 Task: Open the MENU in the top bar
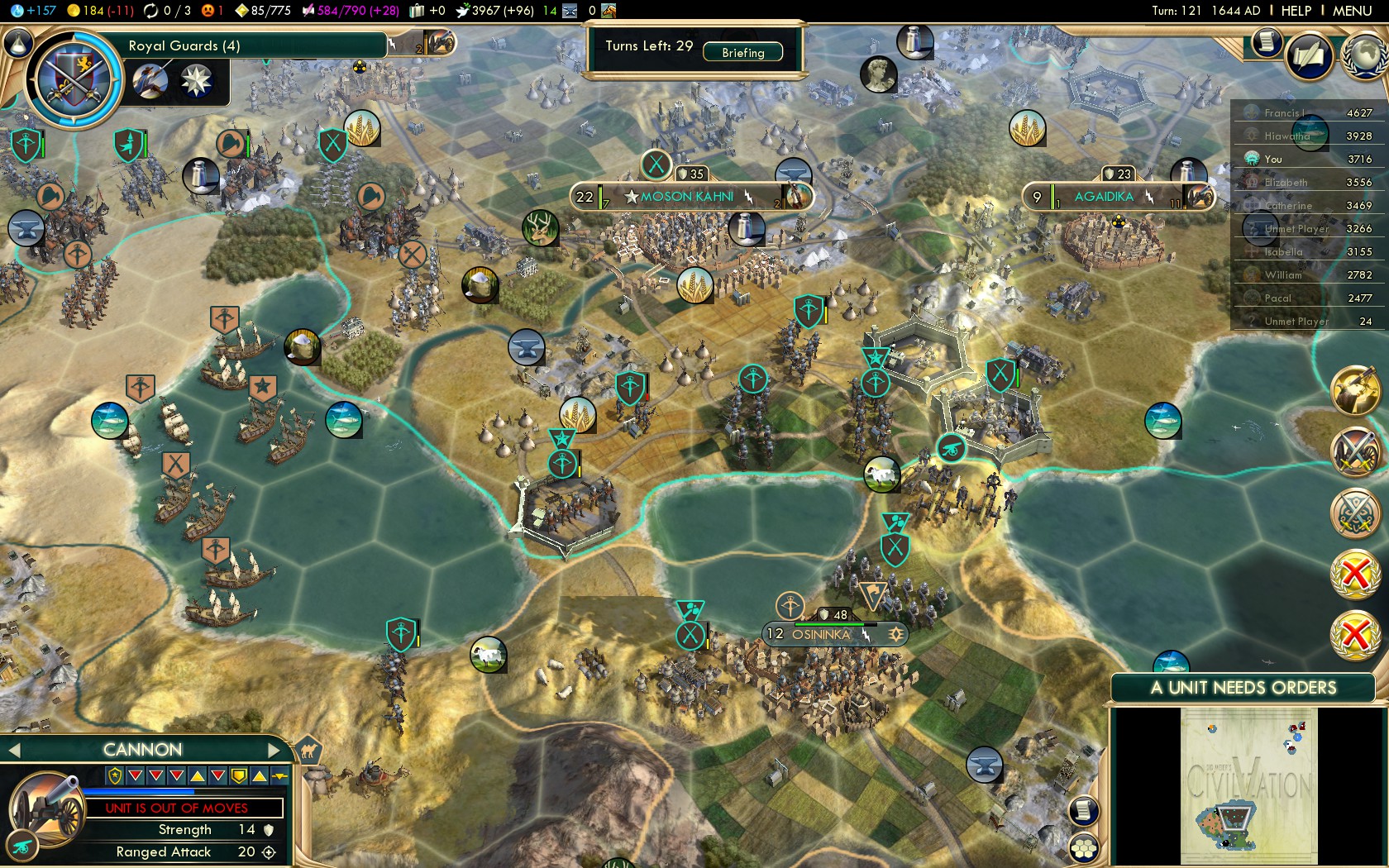coord(1352,11)
